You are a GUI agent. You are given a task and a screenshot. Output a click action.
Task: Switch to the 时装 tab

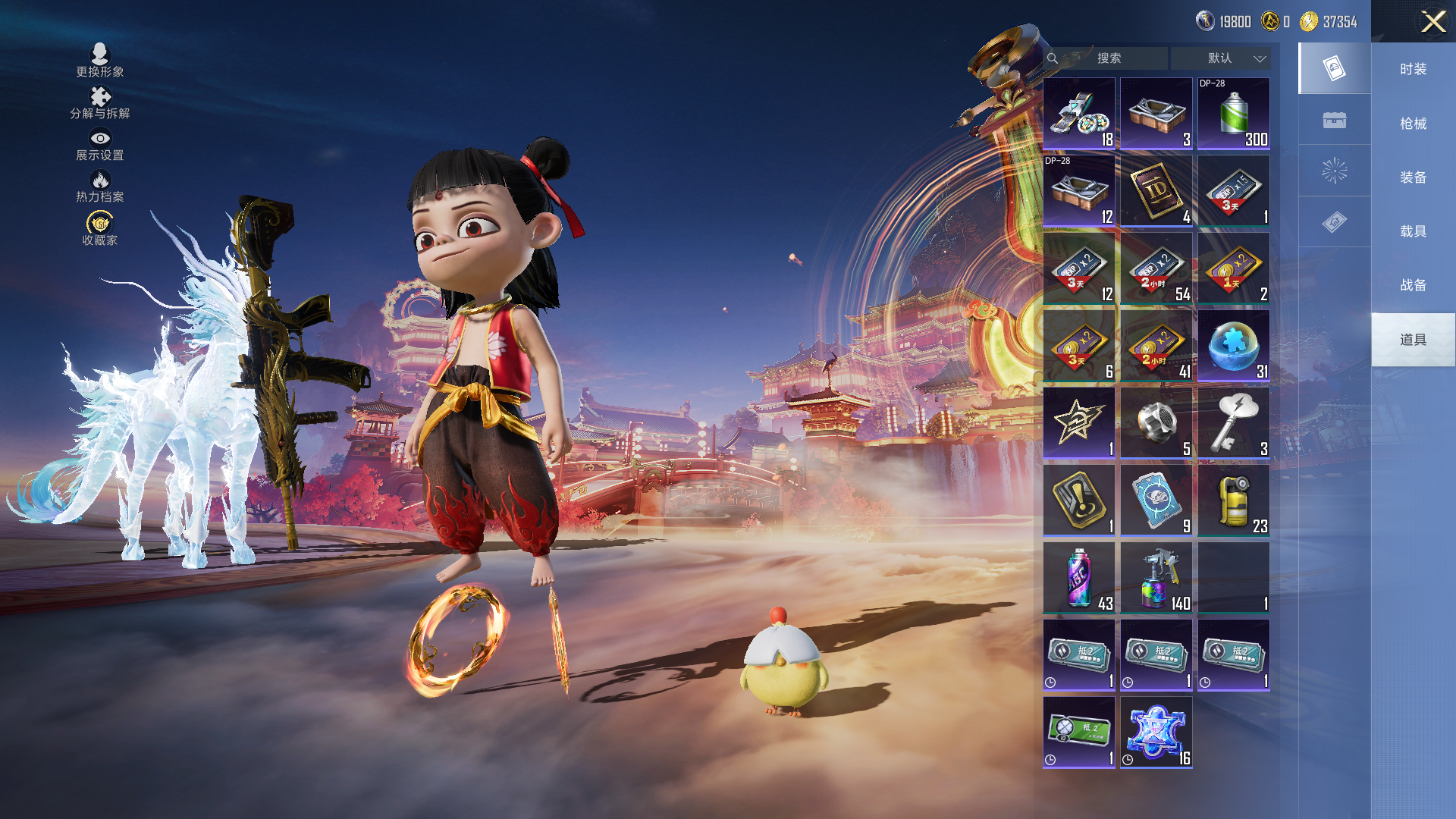click(1413, 69)
